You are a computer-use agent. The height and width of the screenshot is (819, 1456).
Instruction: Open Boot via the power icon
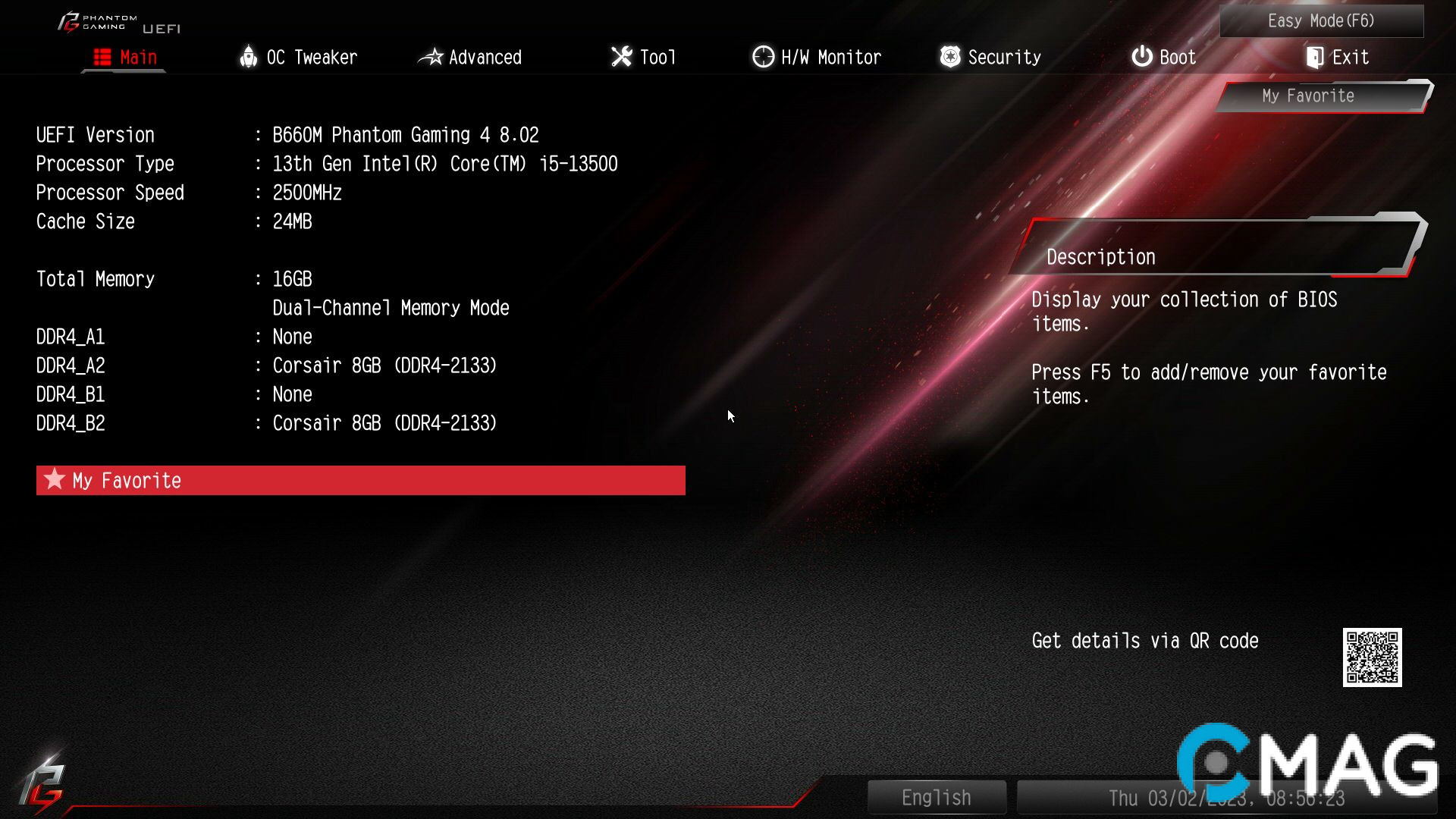(1141, 56)
